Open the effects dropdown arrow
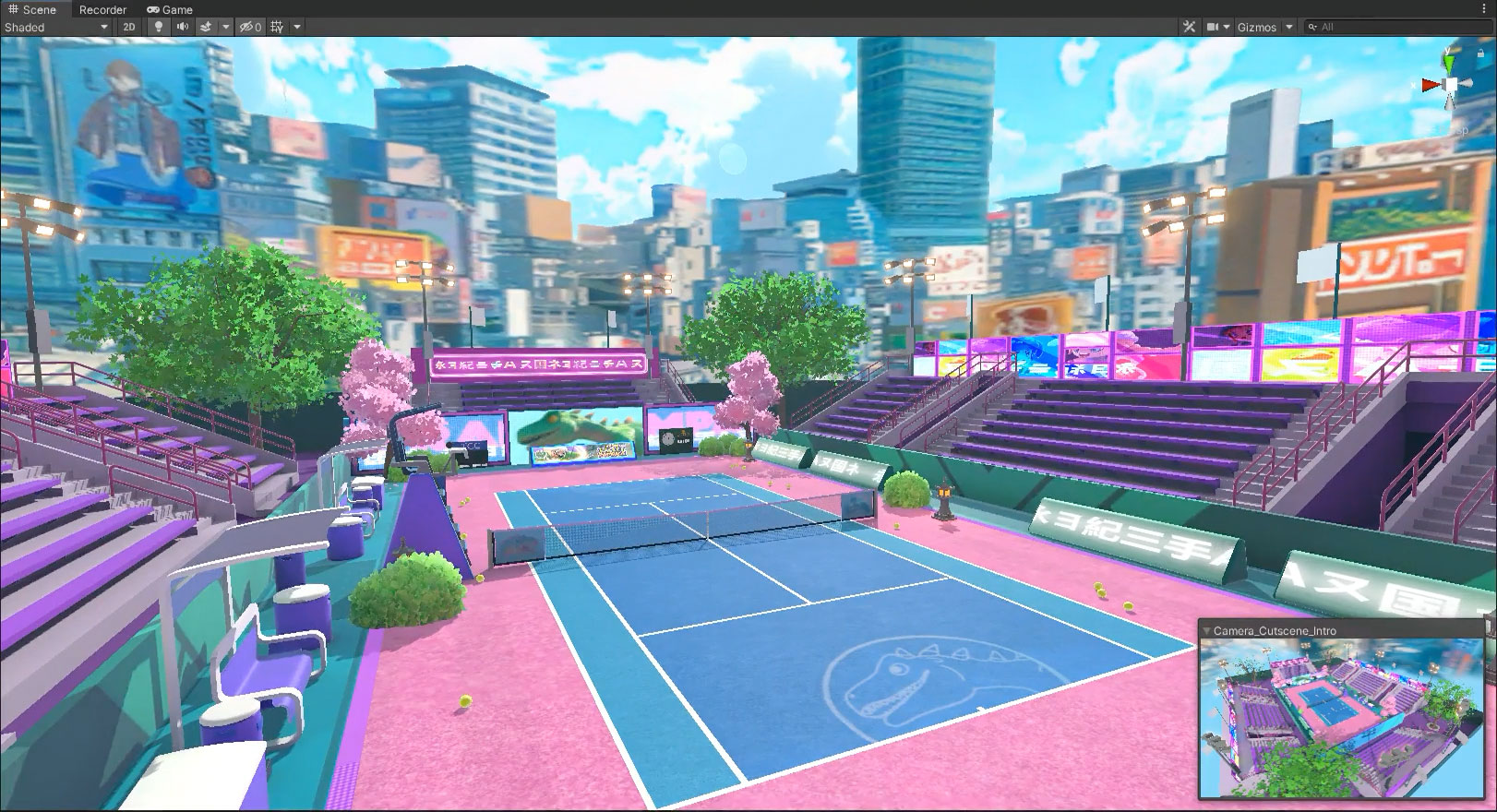Viewport: 1497px width, 812px height. 226,27
